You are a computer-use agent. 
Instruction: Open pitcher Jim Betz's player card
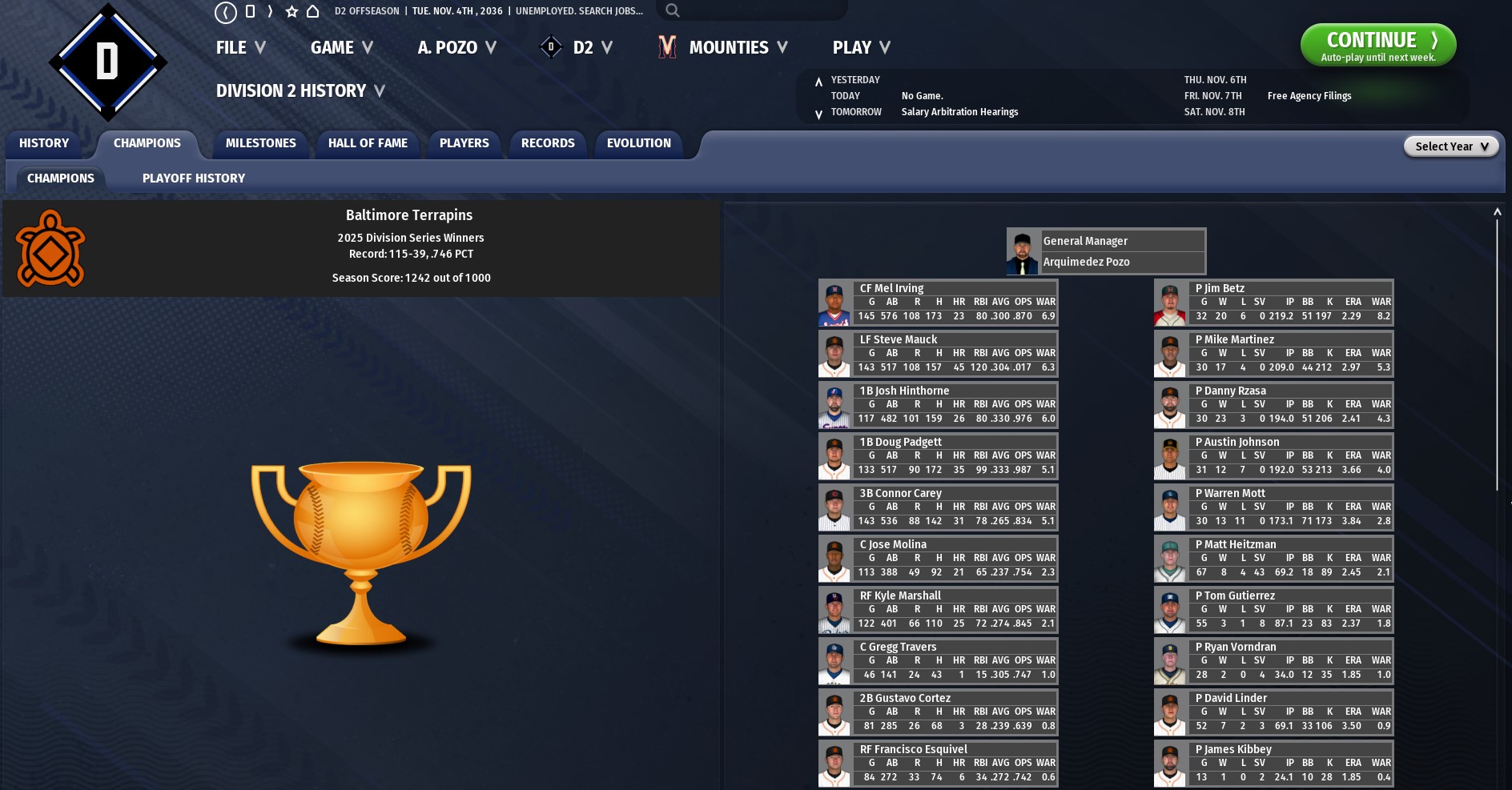tap(1273, 303)
